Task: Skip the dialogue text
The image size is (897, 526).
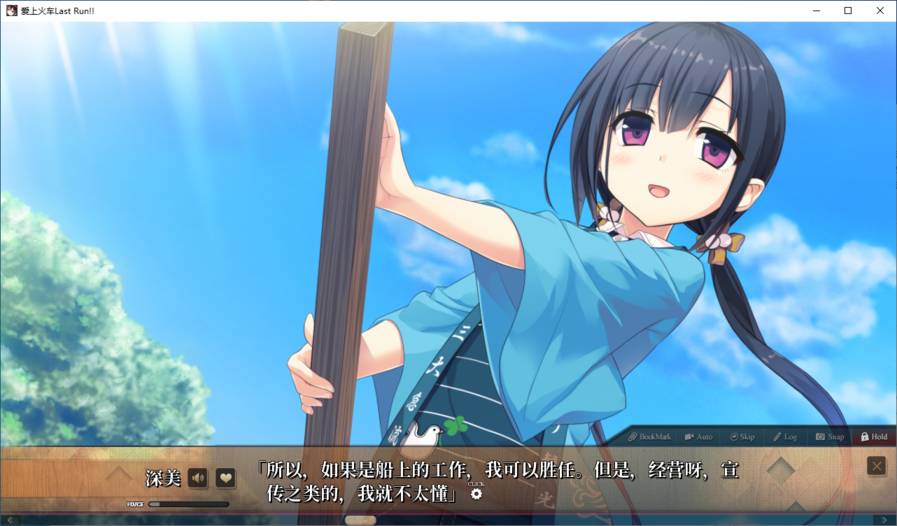Action: [x=743, y=437]
